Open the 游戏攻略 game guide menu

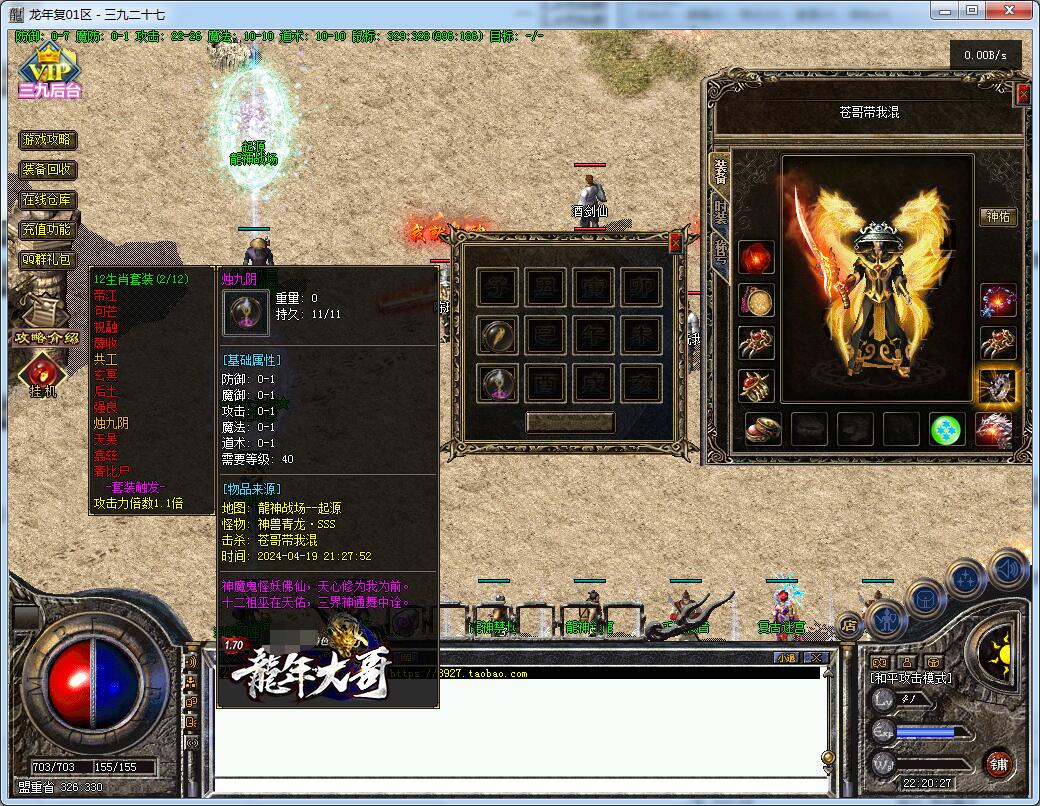click(x=48, y=140)
